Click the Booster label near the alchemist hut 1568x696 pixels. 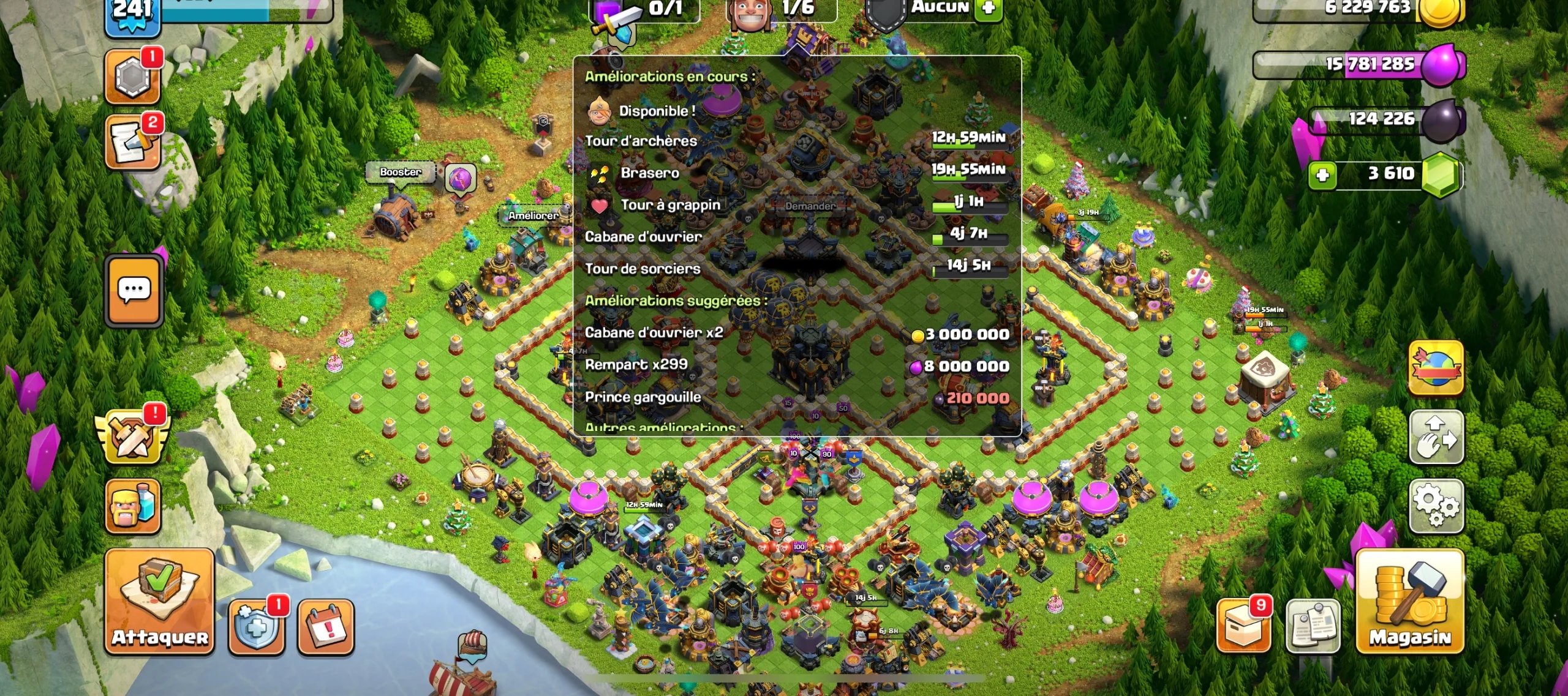click(401, 173)
